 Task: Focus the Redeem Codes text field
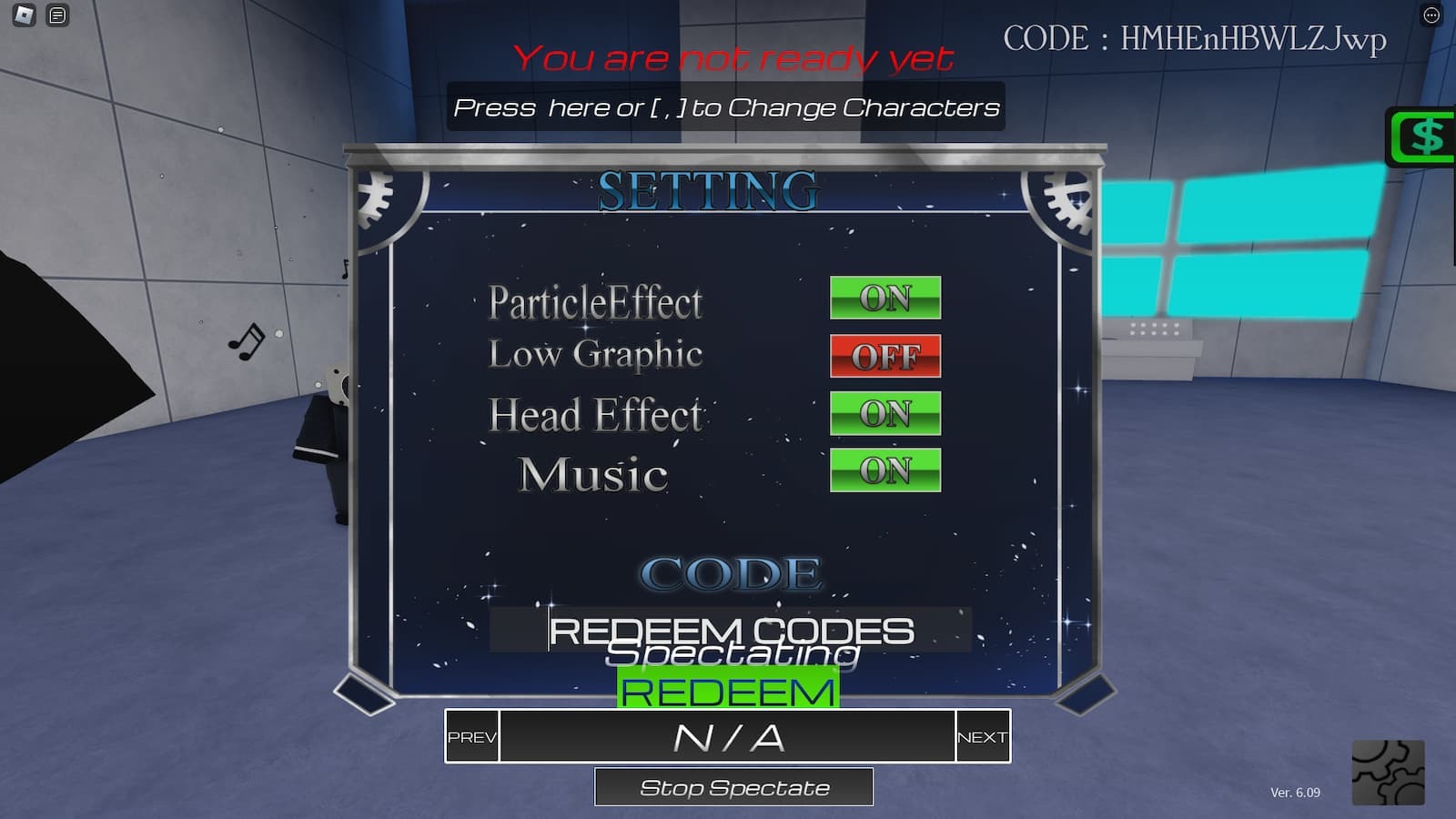click(x=730, y=629)
